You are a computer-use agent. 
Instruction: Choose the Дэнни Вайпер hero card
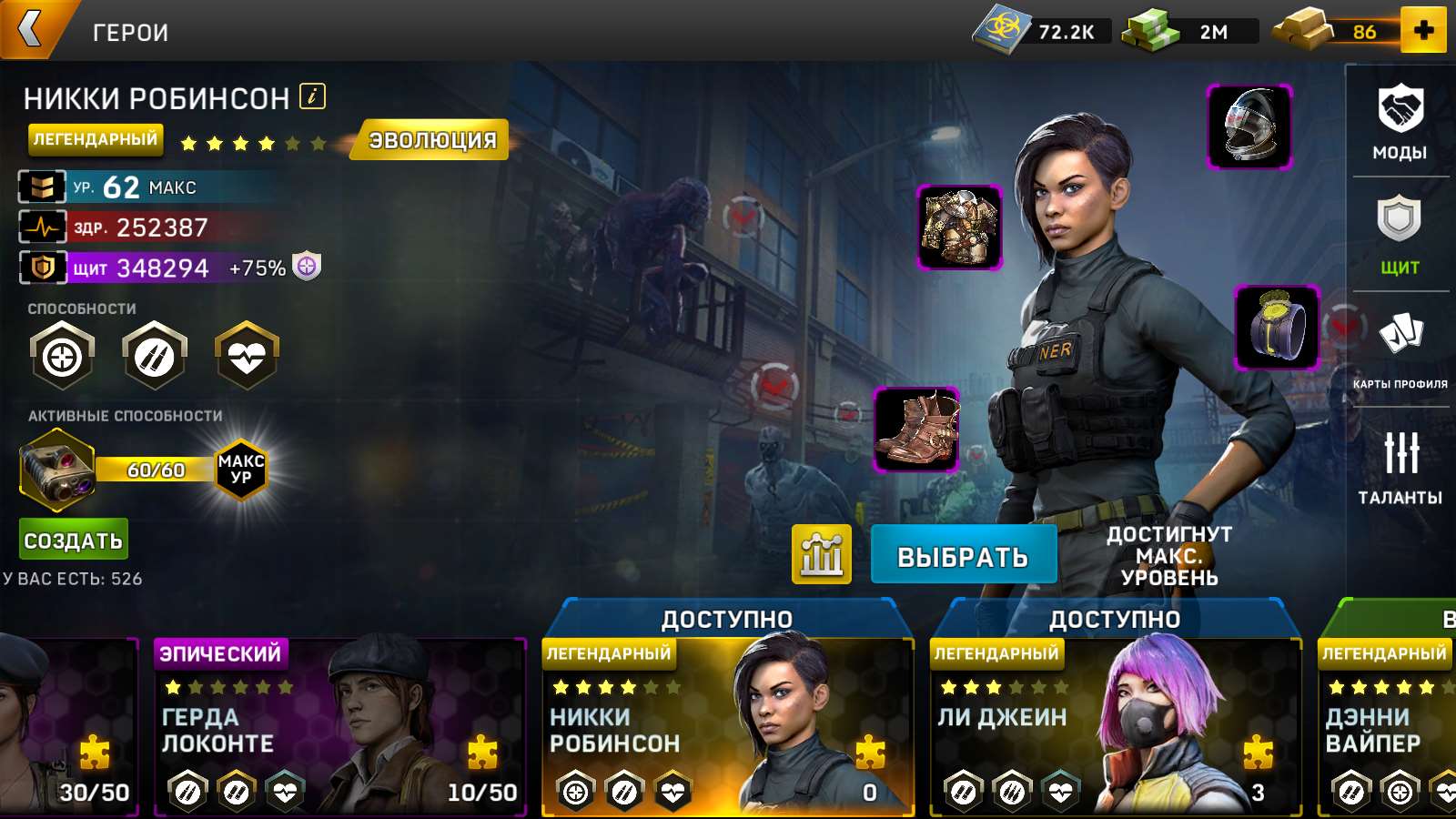(x=1388, y=728)
